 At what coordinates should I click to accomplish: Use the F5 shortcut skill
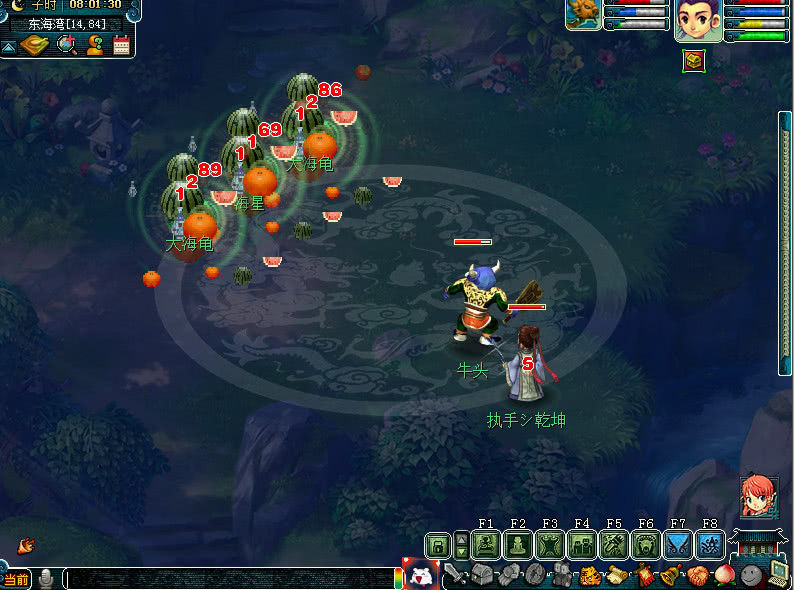[x=614, y=545]
